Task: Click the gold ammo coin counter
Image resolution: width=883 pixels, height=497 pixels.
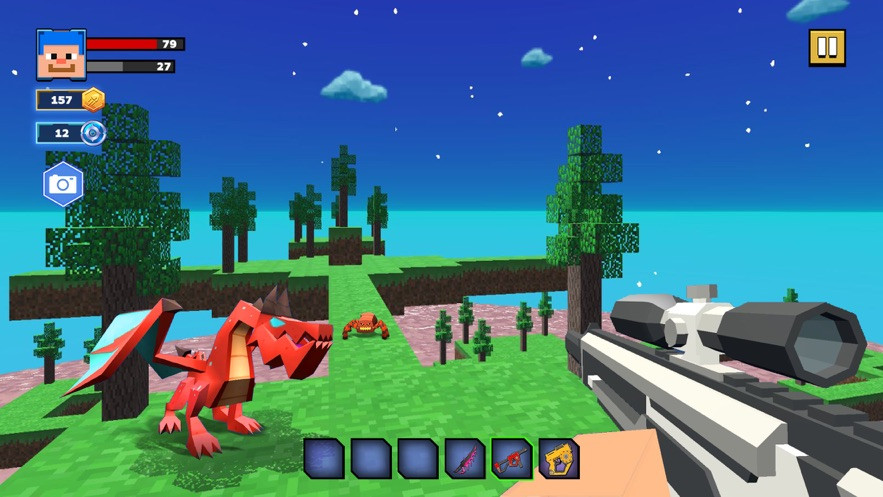Action: [70, 99]
